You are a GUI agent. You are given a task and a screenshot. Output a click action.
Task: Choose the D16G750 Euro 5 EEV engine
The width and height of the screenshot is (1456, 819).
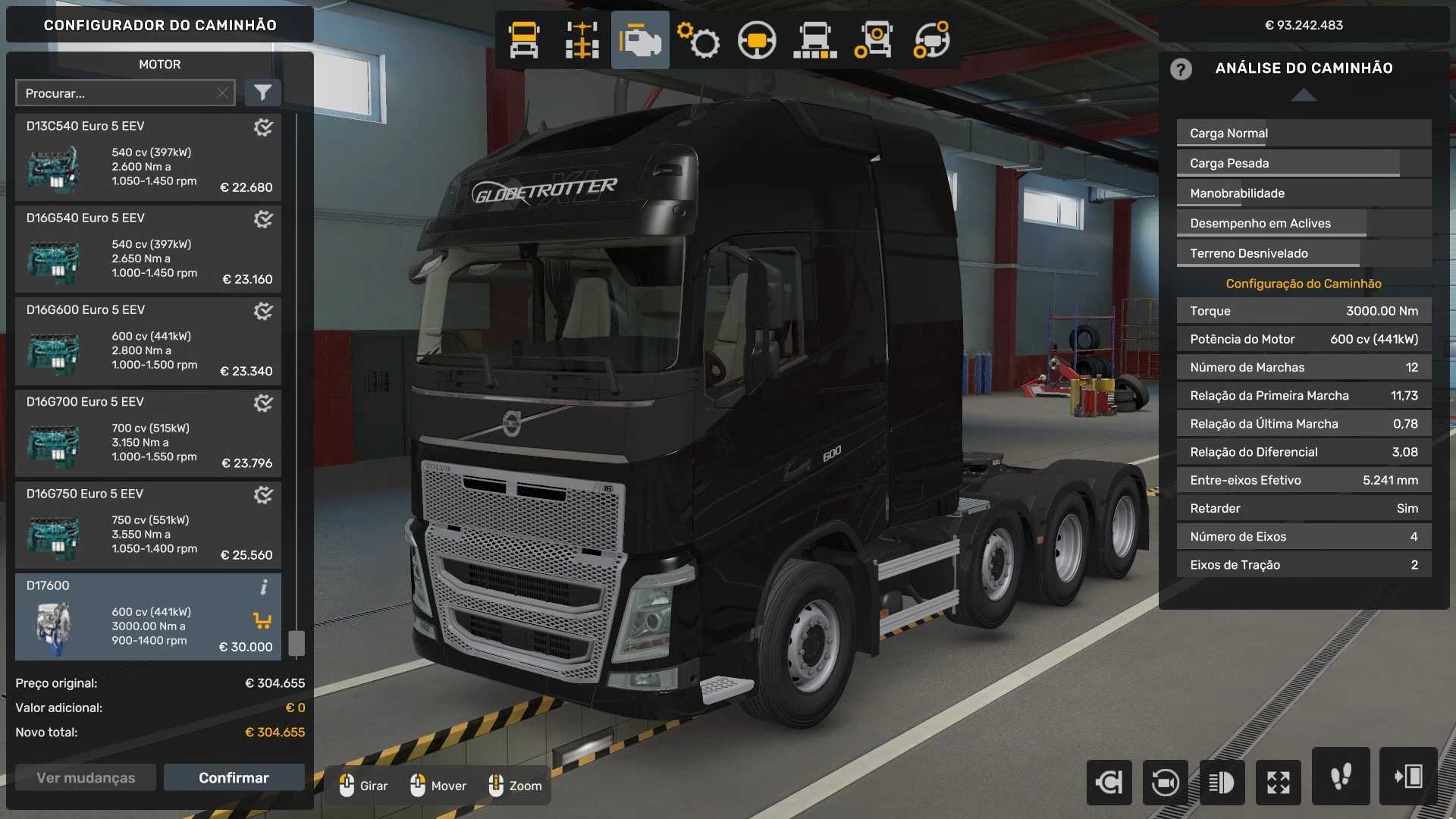point(148,525)
